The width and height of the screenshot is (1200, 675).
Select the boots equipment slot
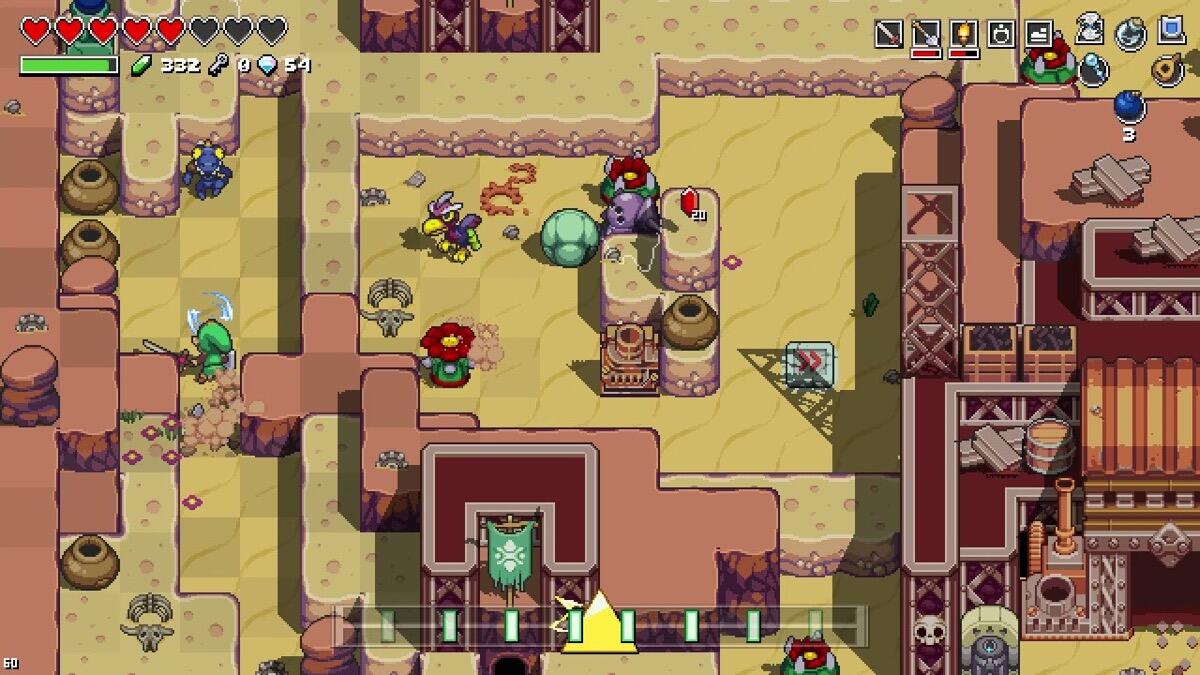tap(1039, 34)
